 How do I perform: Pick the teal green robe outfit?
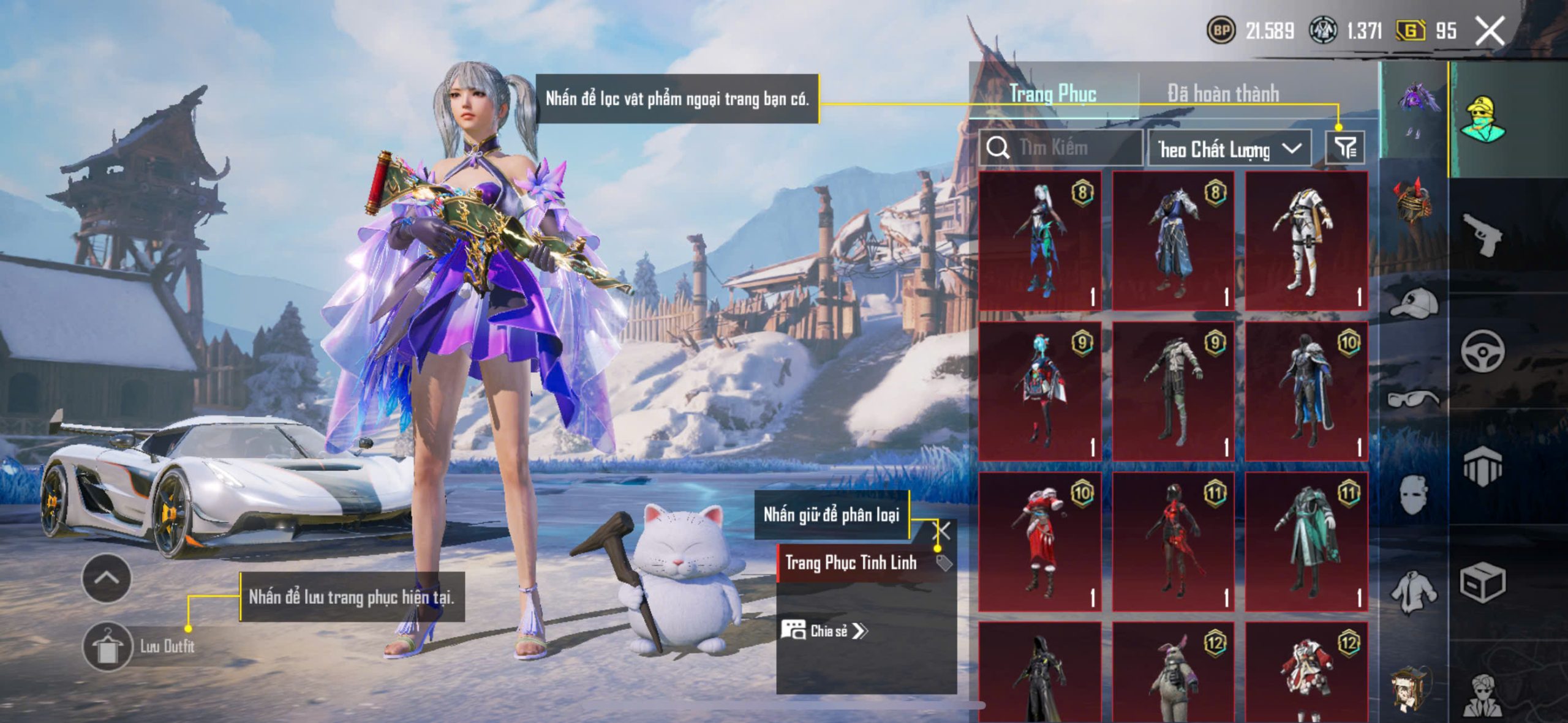click(1306, 542)
